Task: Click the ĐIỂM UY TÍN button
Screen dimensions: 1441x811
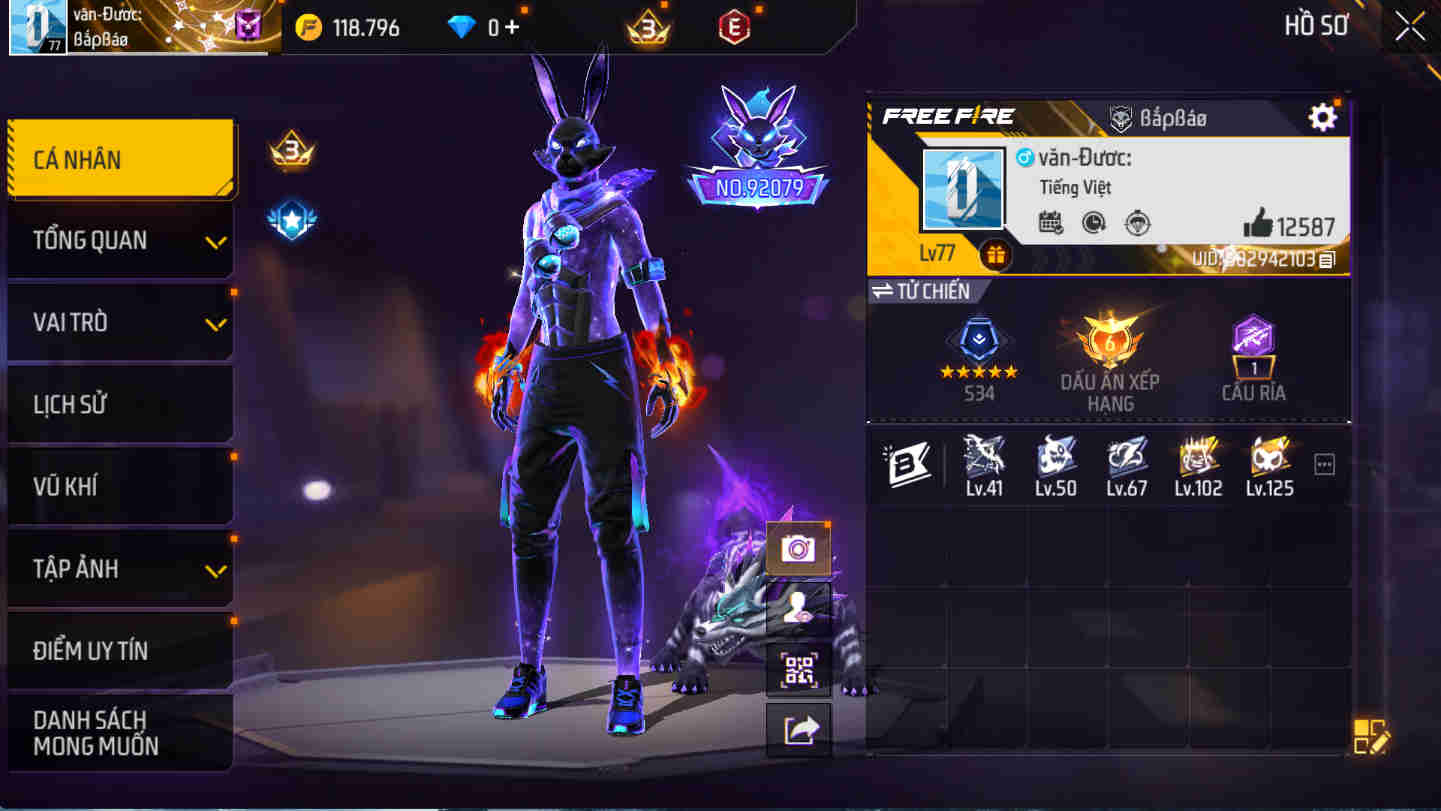Action: pos(120,650)
